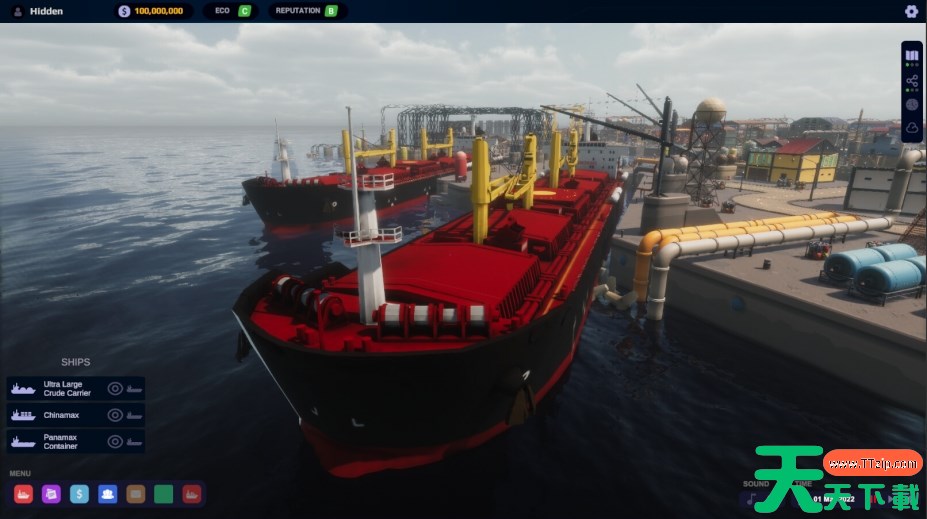Screen dimensions: 927x519
Task: Toggle the eye icon for Chinamax
Action: (x=115, y=415)
